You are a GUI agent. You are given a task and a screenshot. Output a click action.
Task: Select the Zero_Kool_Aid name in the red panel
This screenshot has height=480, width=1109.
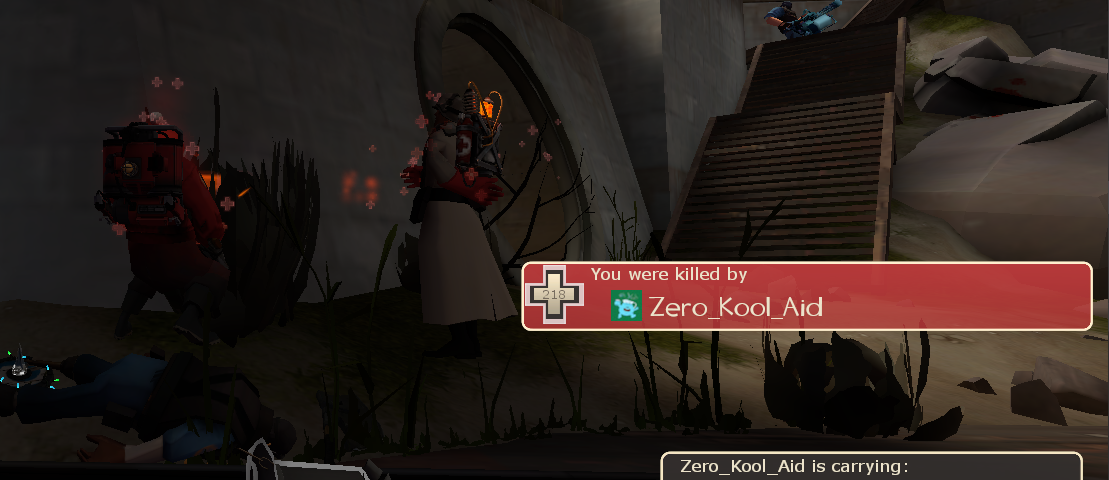tap(736, 307)
